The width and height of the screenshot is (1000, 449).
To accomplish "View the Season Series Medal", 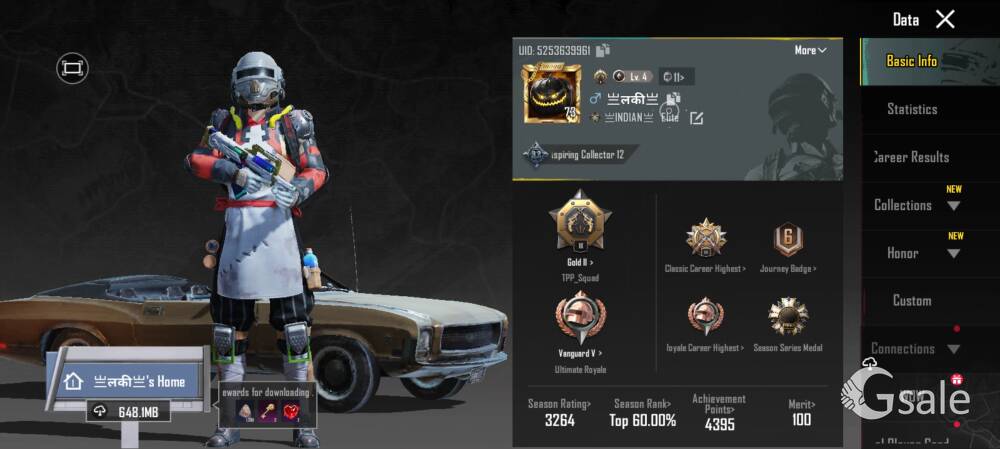I will 788,317.
